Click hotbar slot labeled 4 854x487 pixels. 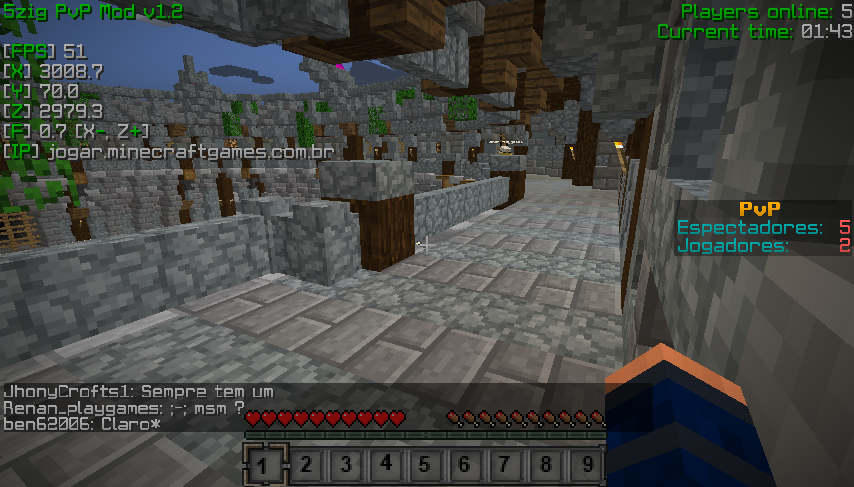[385, 465]
